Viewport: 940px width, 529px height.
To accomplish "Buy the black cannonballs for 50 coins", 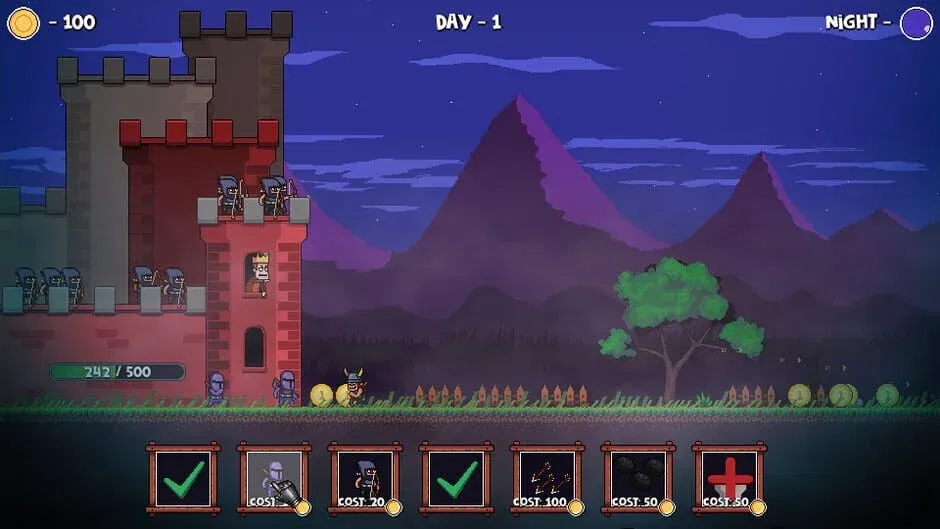I will click(638, 479).
